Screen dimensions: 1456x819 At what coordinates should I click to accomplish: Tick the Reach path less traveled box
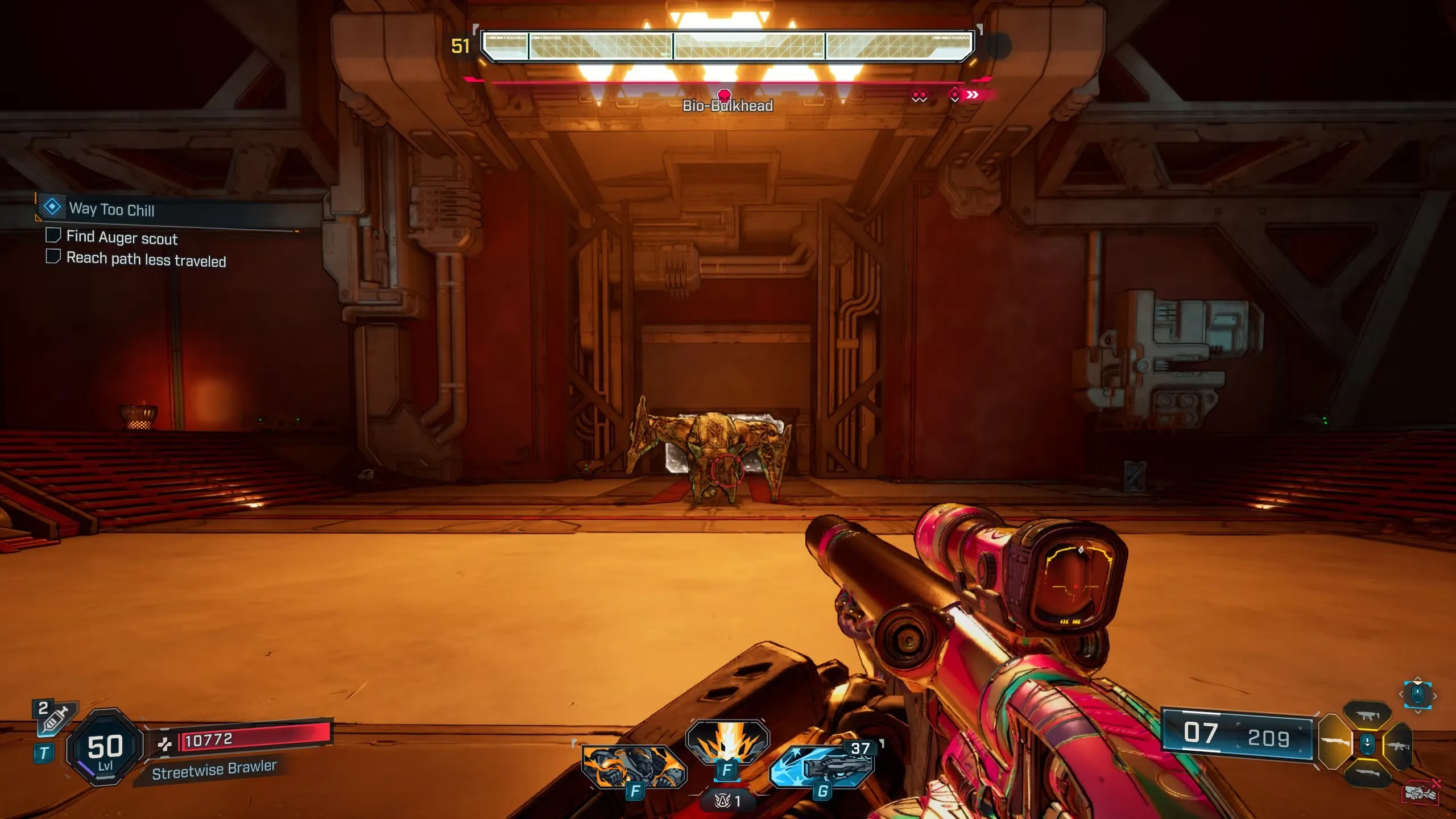pos(53,257)
